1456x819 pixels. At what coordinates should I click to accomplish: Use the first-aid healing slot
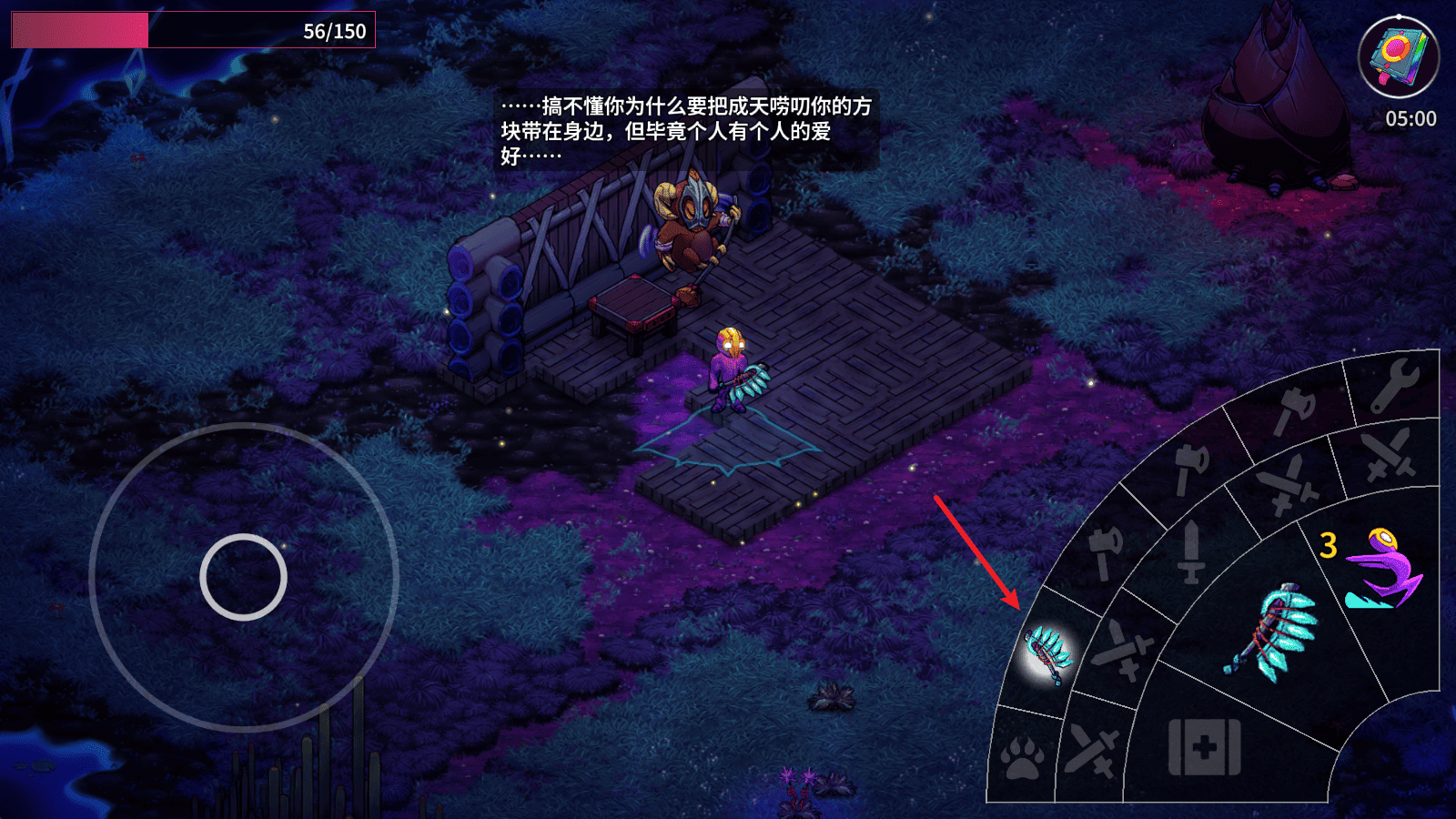tap(1204, 747)
